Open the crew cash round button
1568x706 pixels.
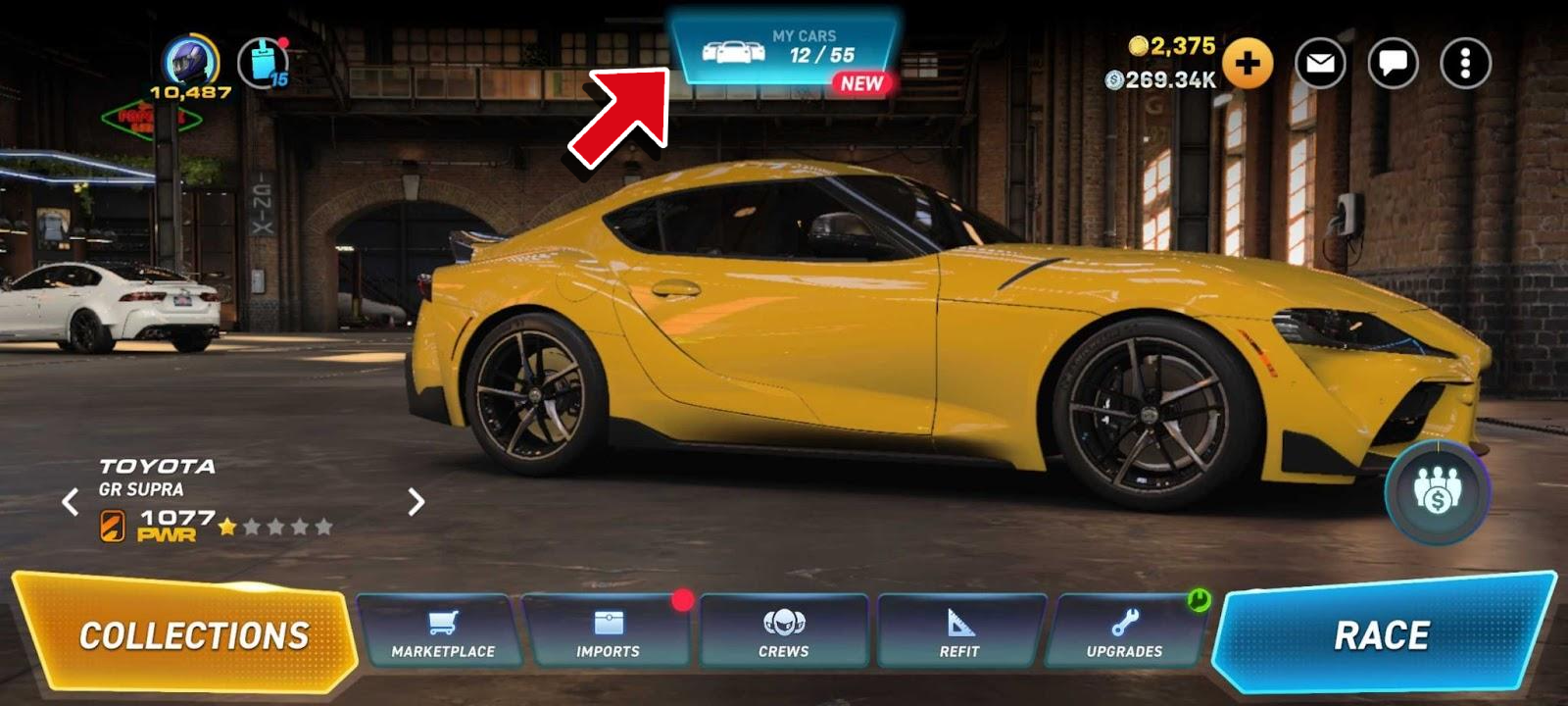click(1437, 491)
